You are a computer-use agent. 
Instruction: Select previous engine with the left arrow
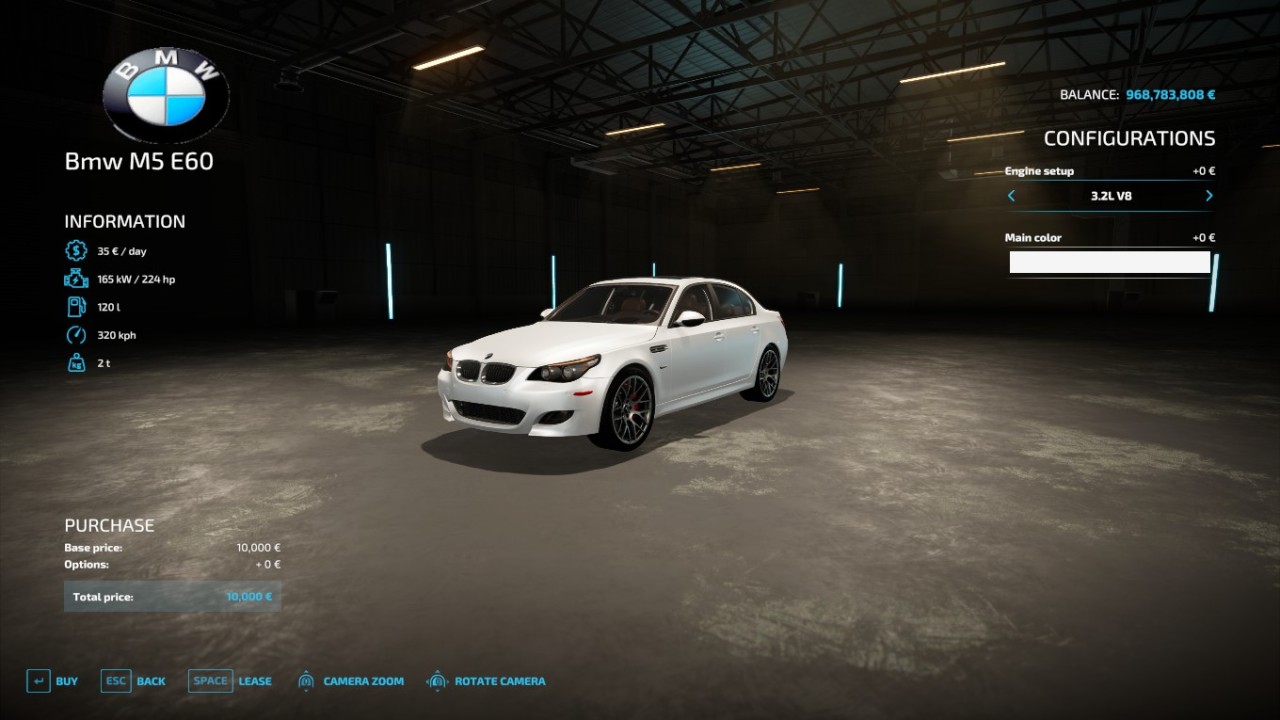[x=1011, y=196]
